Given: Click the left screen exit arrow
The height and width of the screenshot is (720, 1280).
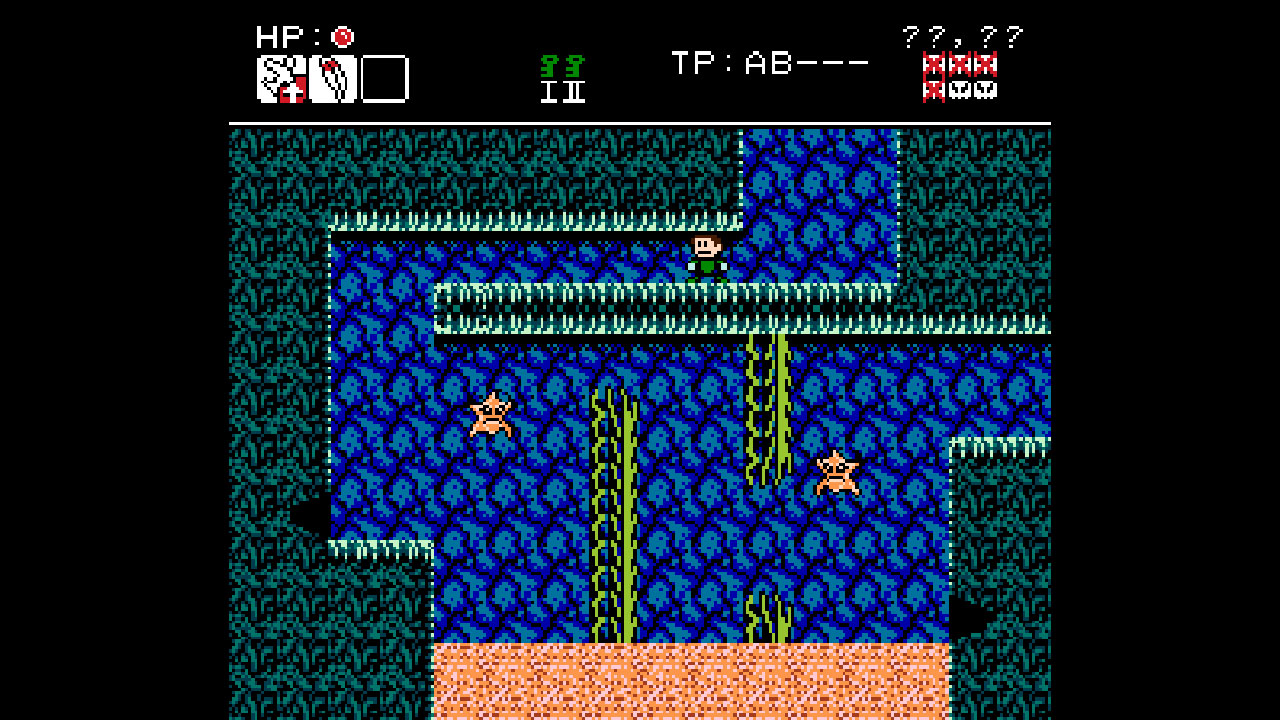Looking at the screenshot, I should pos(310,517).
